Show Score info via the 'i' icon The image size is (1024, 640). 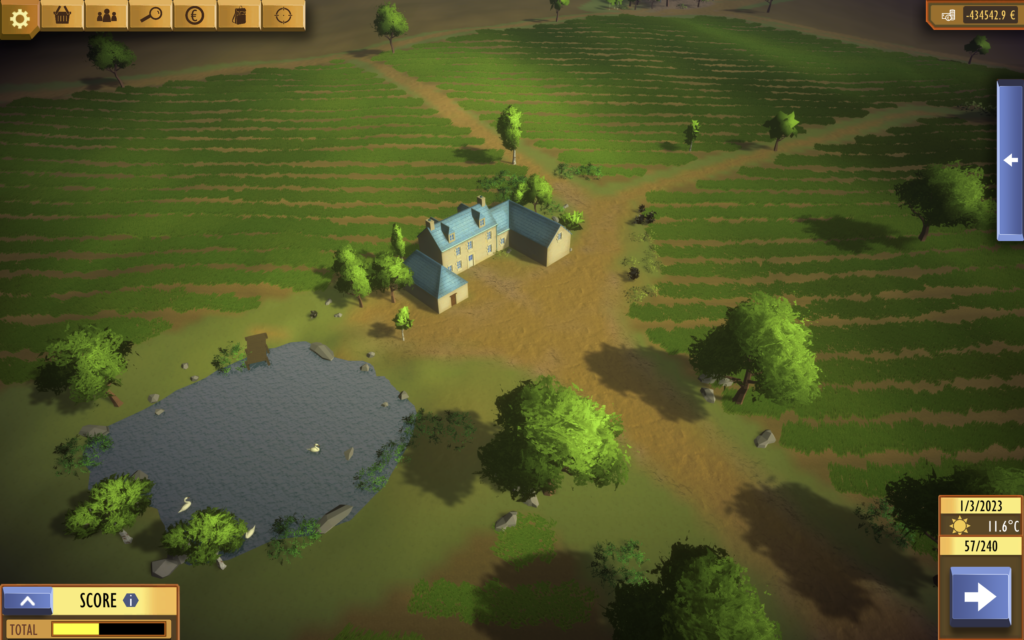131,601
